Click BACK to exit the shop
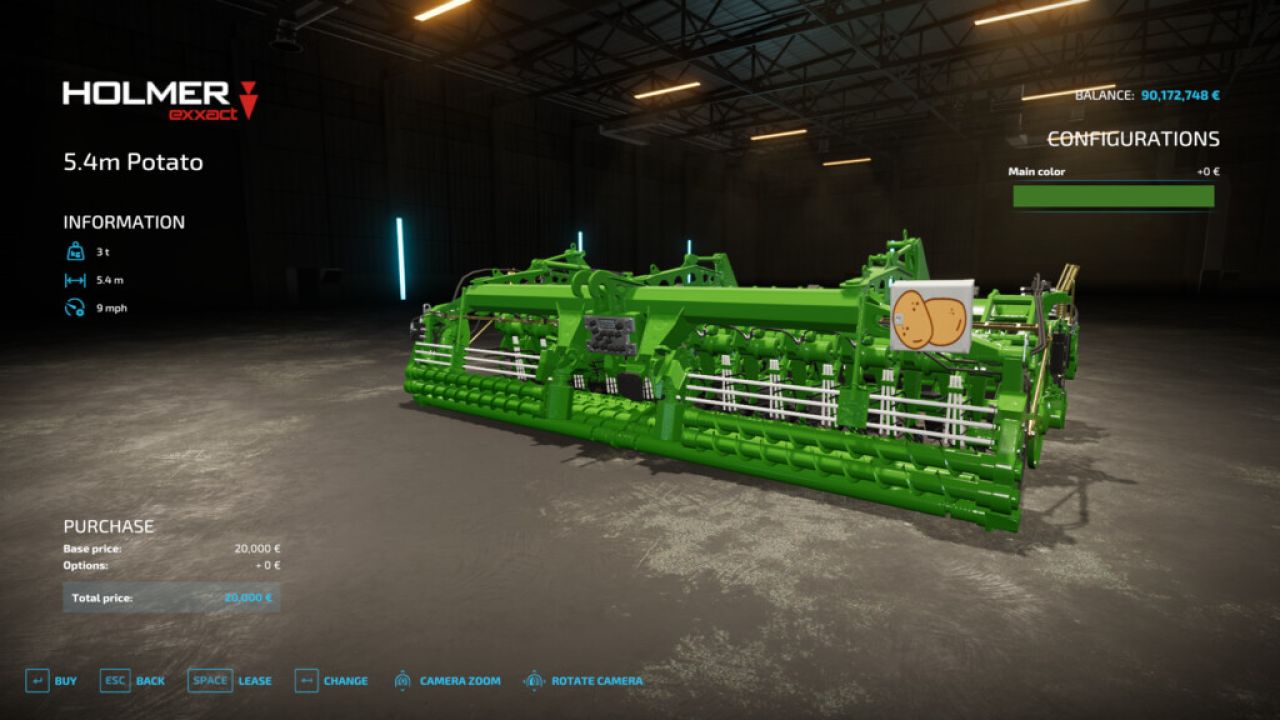Image resolution: width=1280 pixels, height=720 pixels. [149, 680]
